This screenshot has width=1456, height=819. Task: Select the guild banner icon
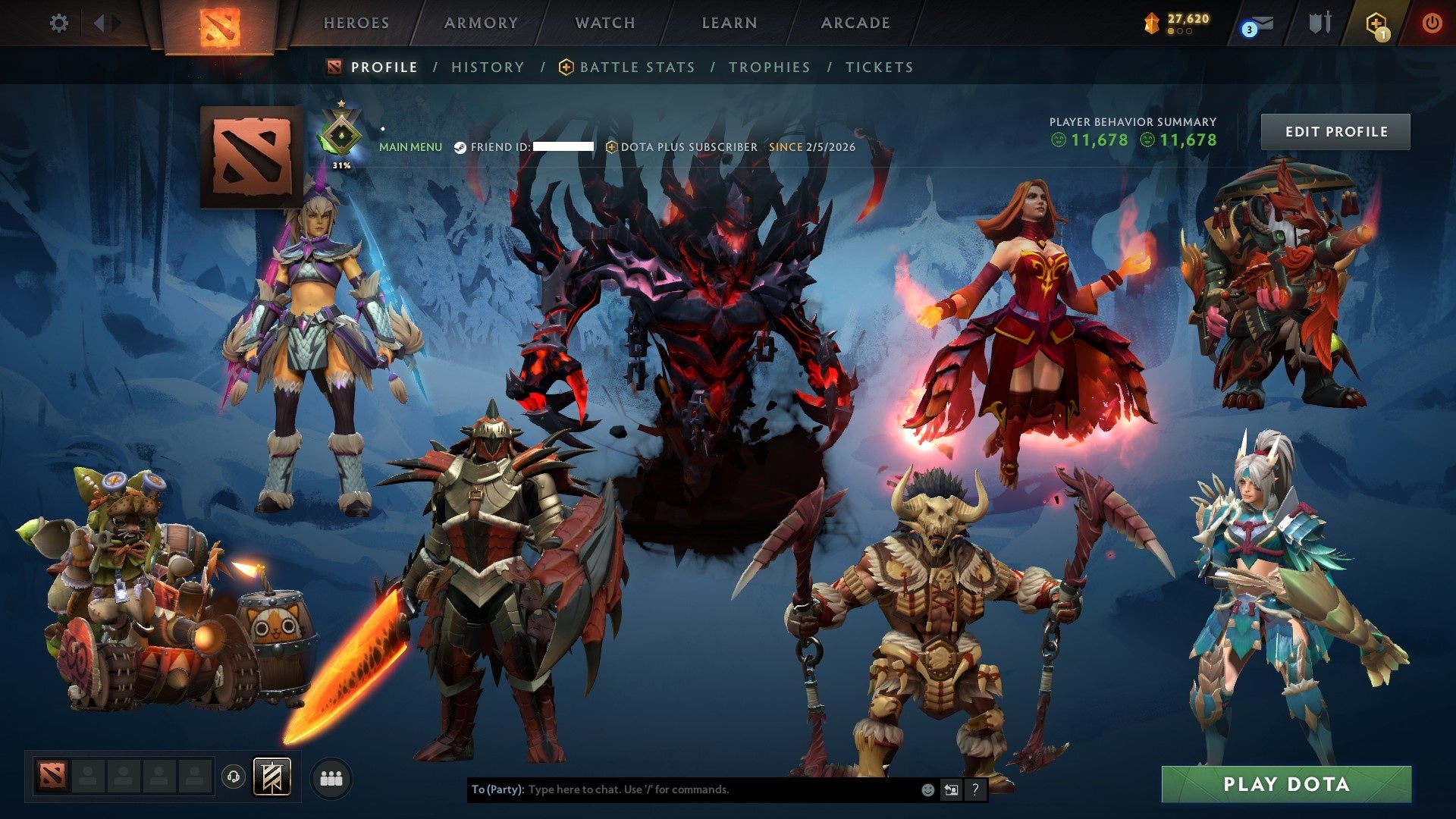(x=271, y=775)
